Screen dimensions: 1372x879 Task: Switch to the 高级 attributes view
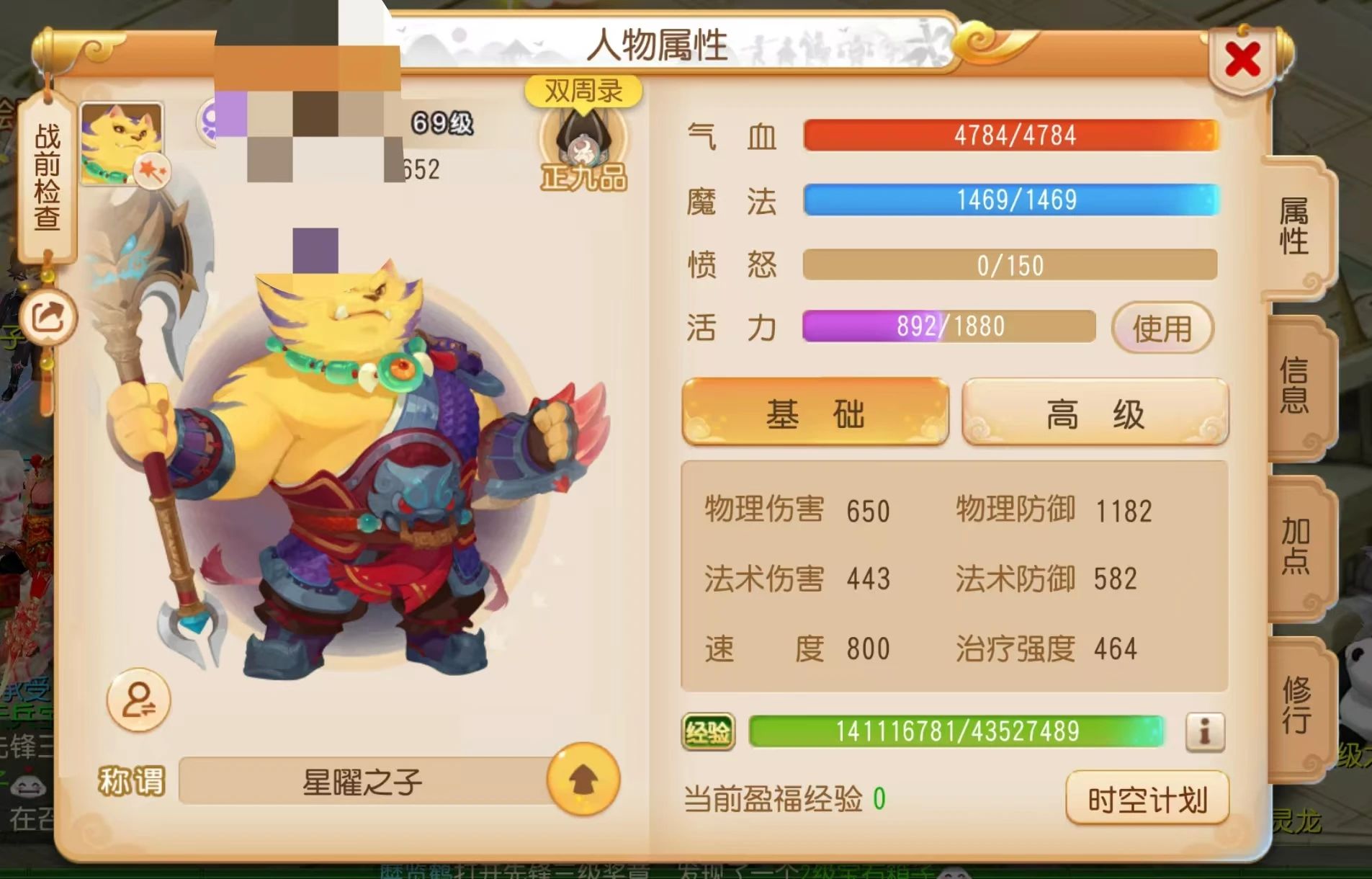(1095, 412)
